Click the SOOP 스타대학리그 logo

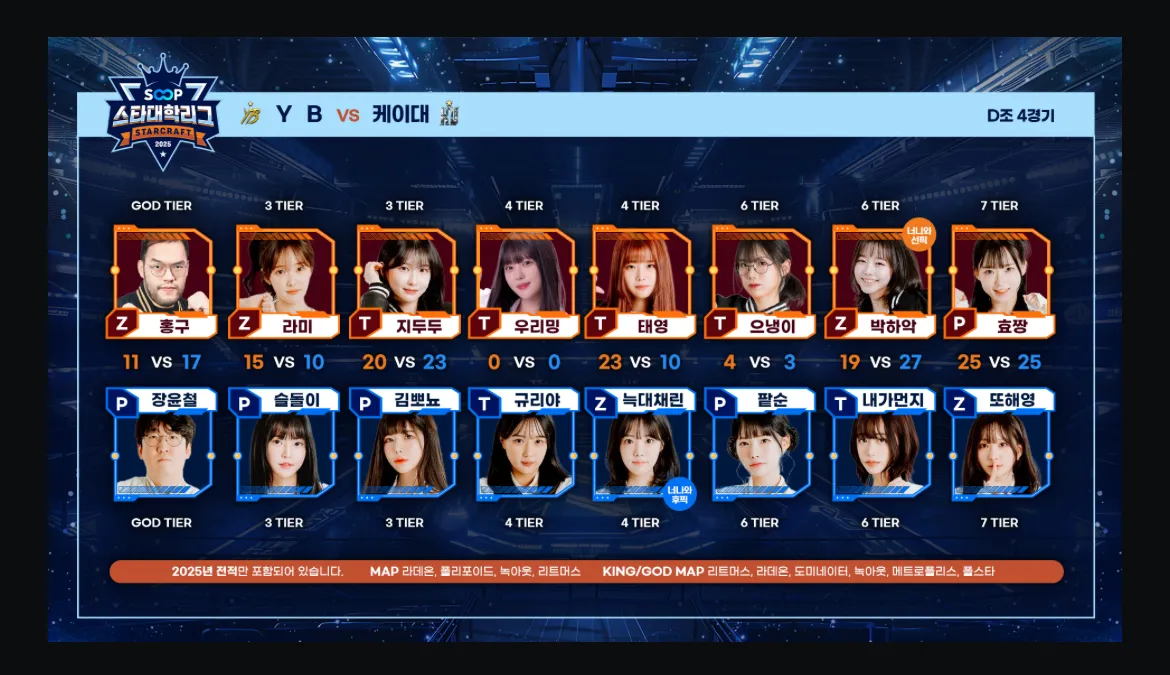[163, 113]
